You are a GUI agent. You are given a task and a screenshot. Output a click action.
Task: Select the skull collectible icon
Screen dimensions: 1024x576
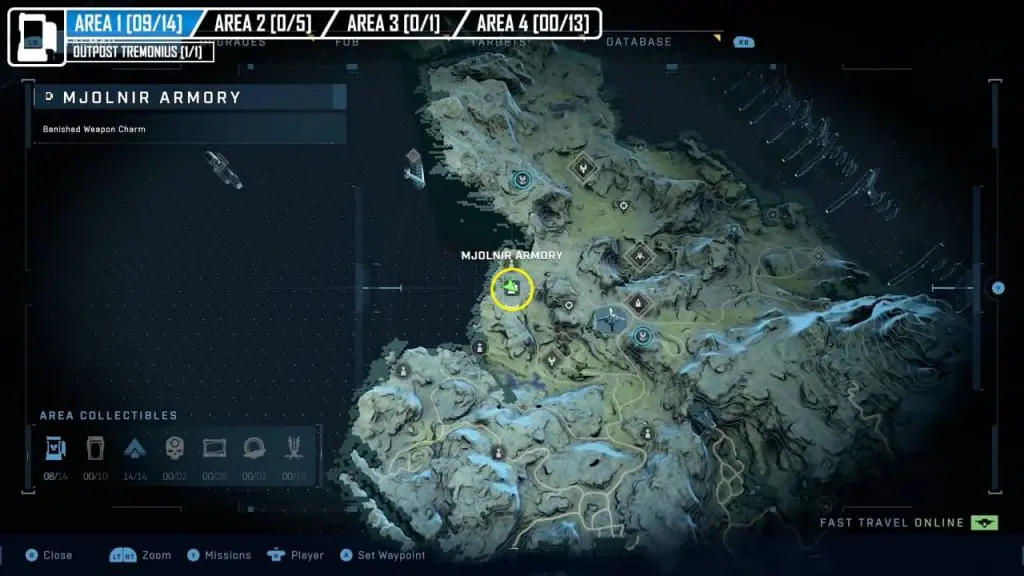click(x=175, y=448)
